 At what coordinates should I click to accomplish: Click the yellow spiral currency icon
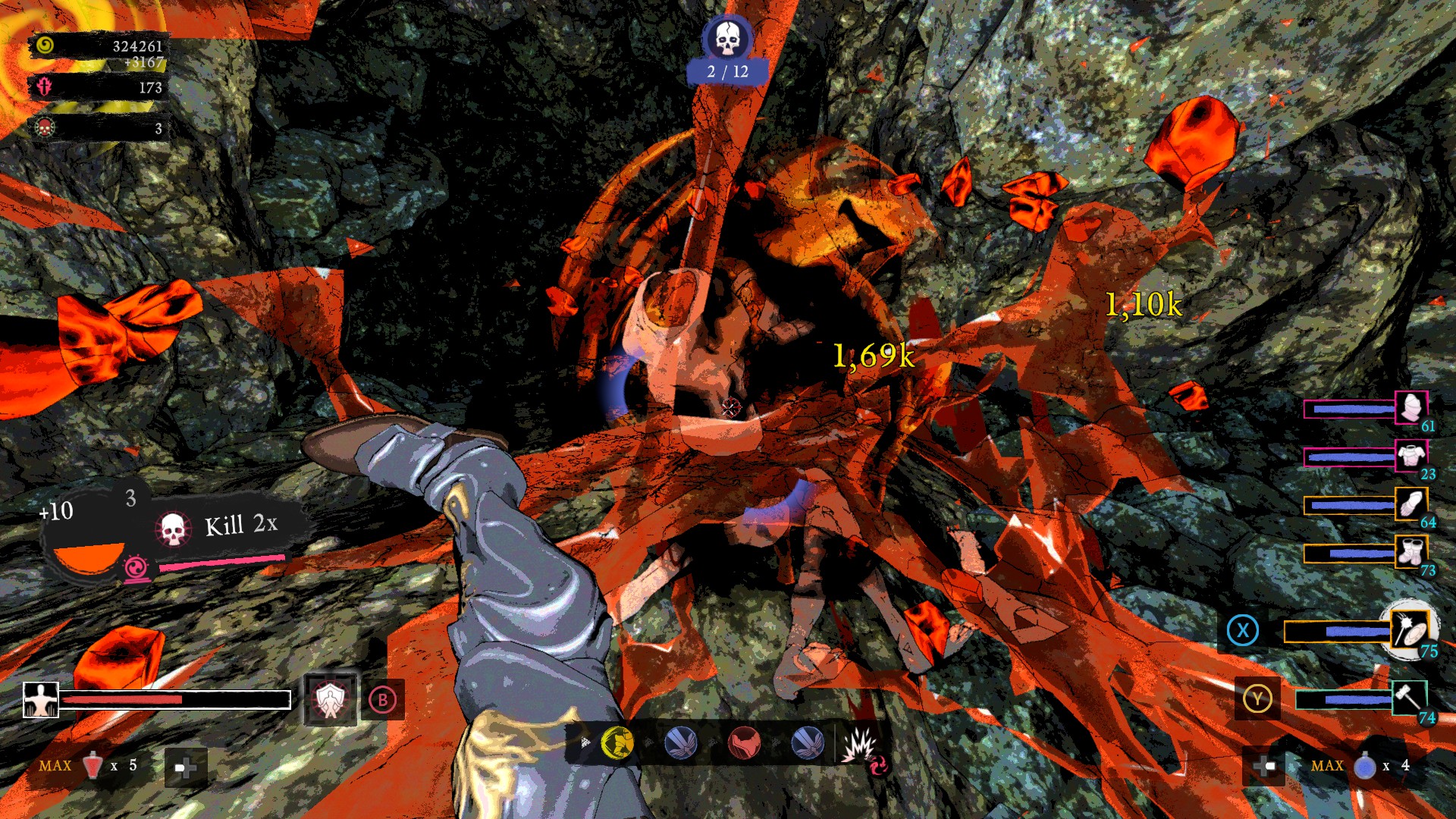pyautogui.click(x=45, y=45)
